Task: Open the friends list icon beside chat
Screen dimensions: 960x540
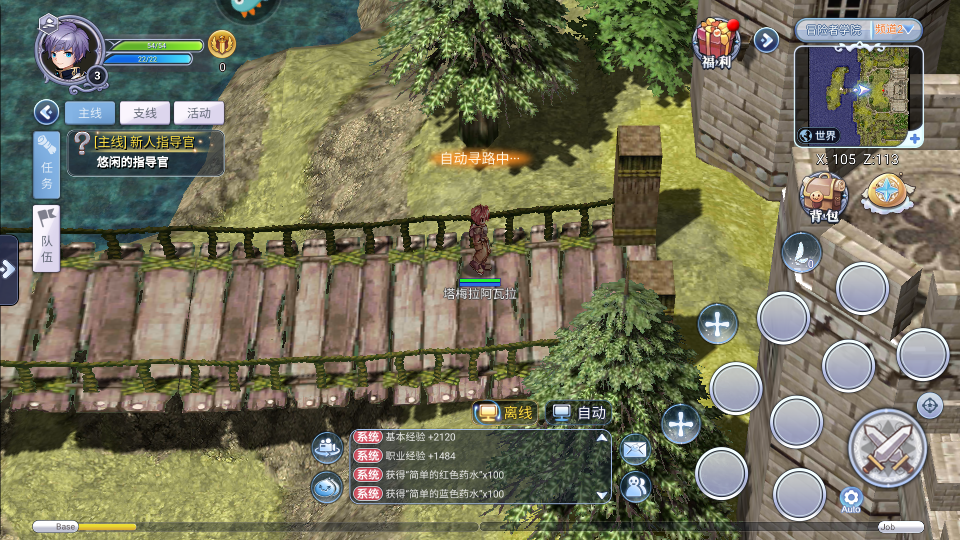Action: click(x=635, y=486)
